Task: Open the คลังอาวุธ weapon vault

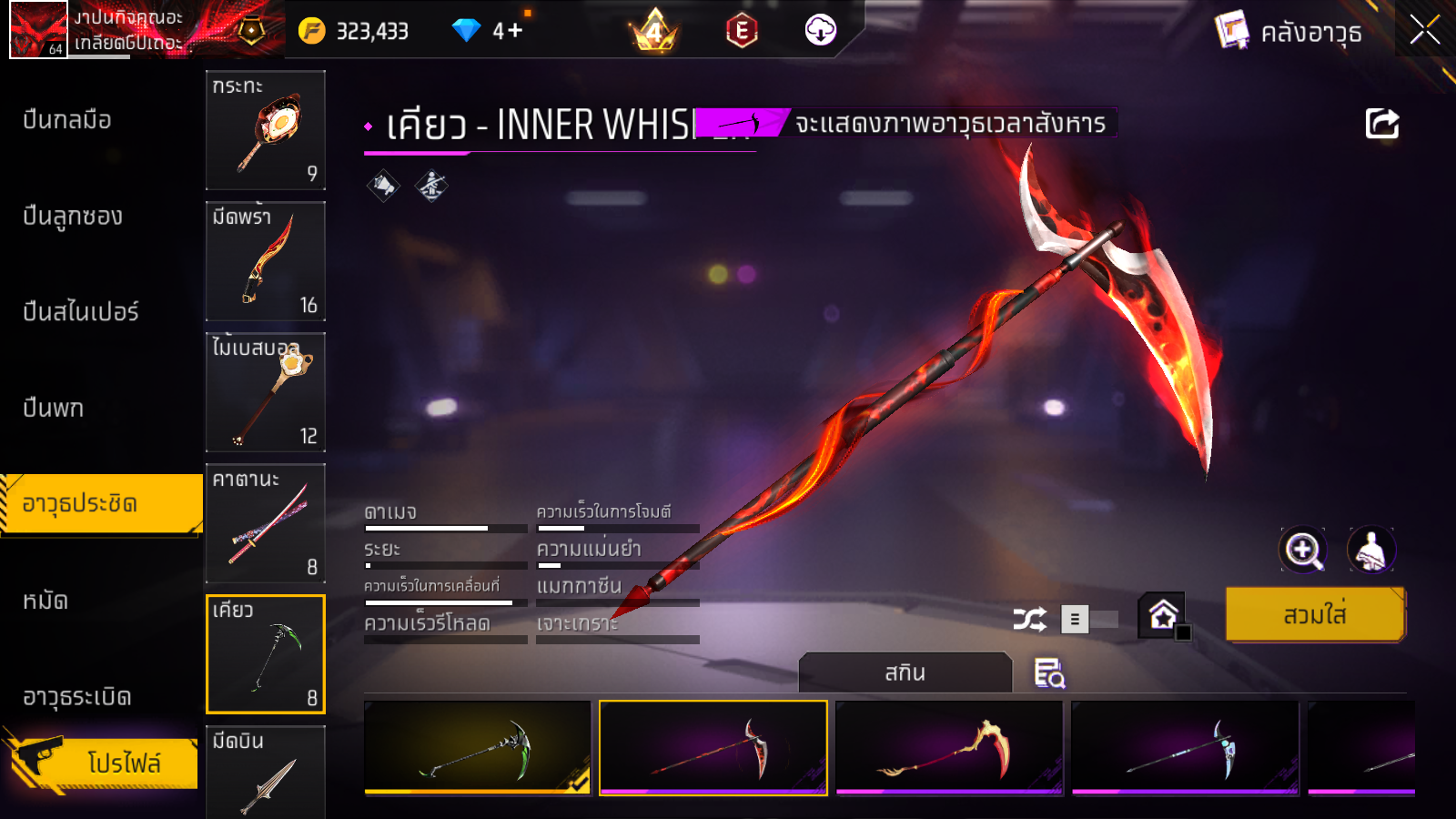Action: 1289,32
